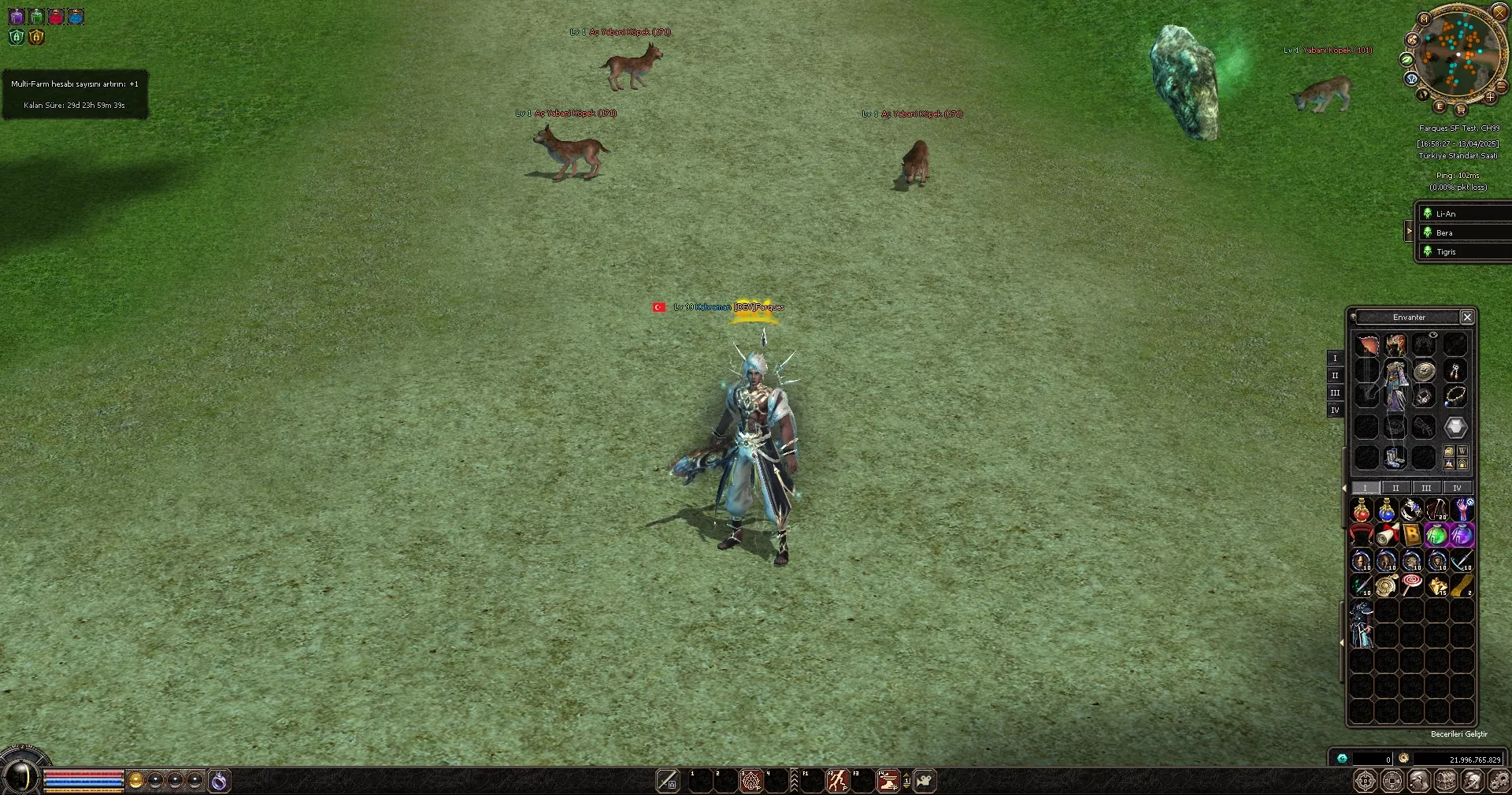This screenshot has height=795, width=1512.
Task: Click the quickslot page up arrow
Action: pos(906,776)
